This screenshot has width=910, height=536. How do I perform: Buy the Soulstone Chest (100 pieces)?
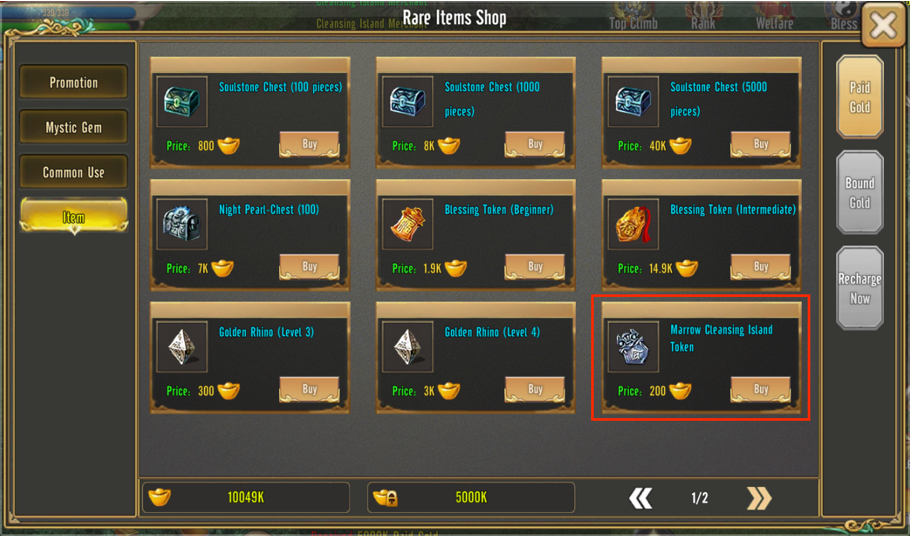309,145
